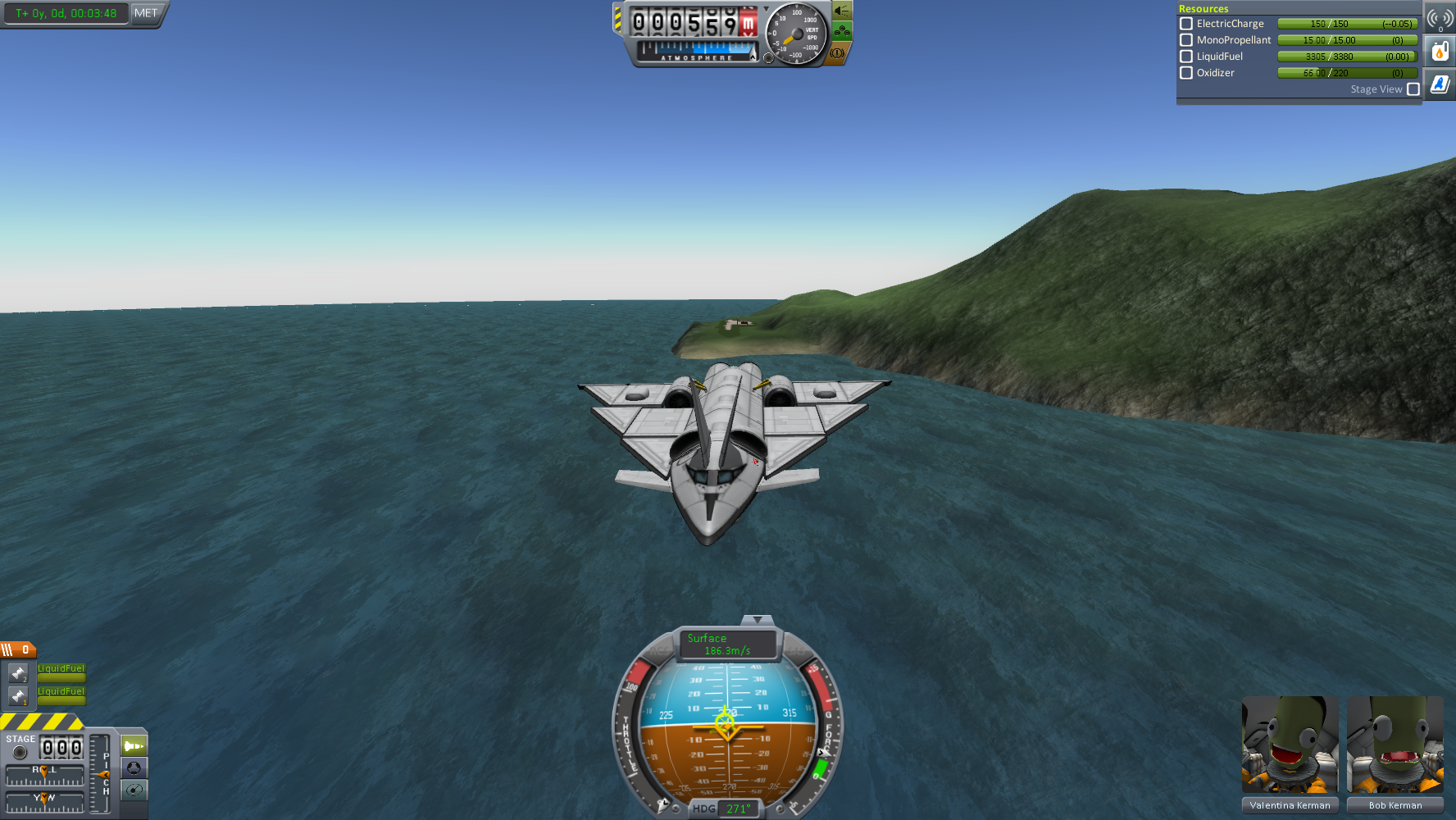The image size is (1456, 820).
Task: Click the stage 1 engine icon
Action: click(x=18, y=696)
